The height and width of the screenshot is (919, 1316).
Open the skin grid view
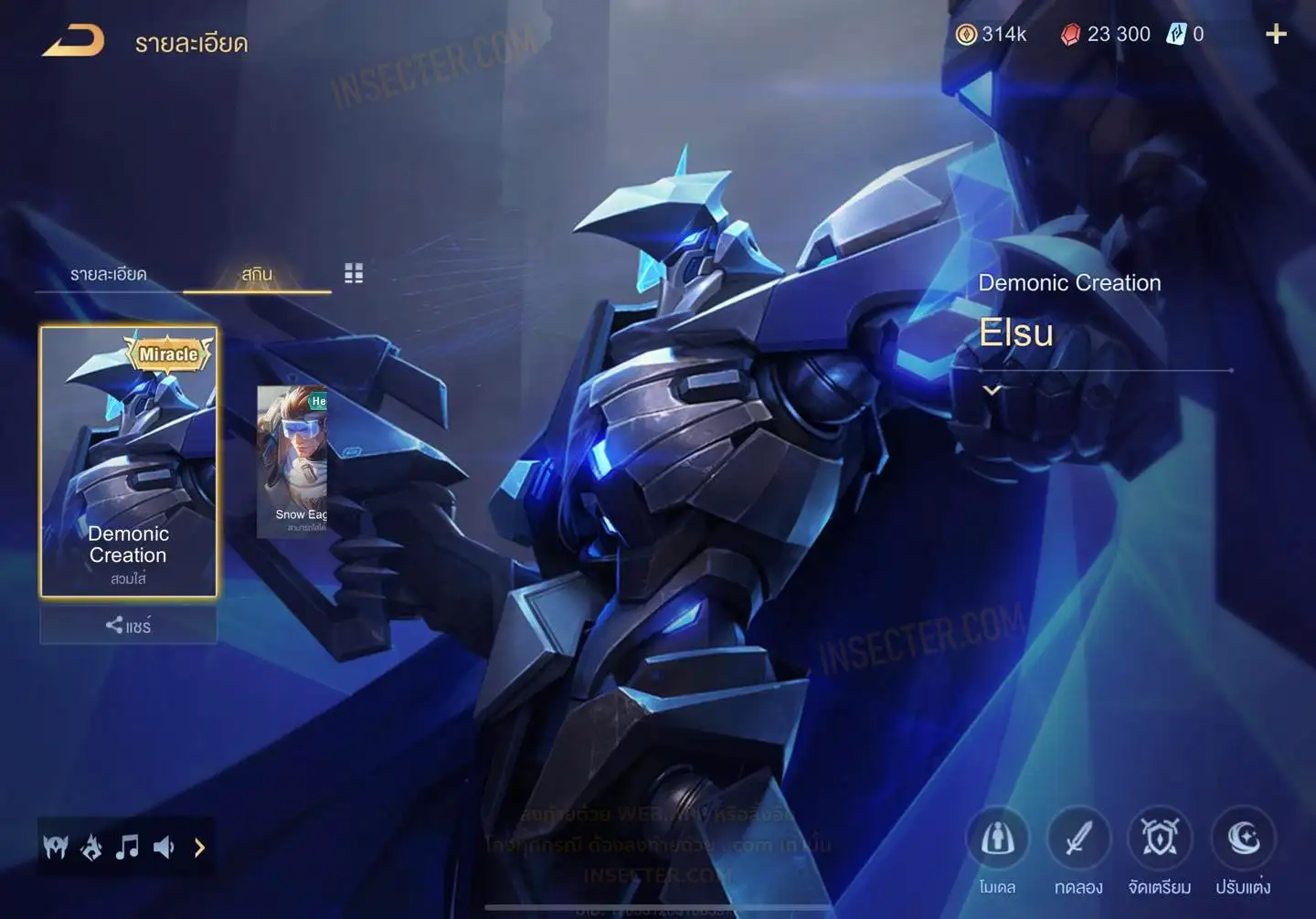coord(354,273)
